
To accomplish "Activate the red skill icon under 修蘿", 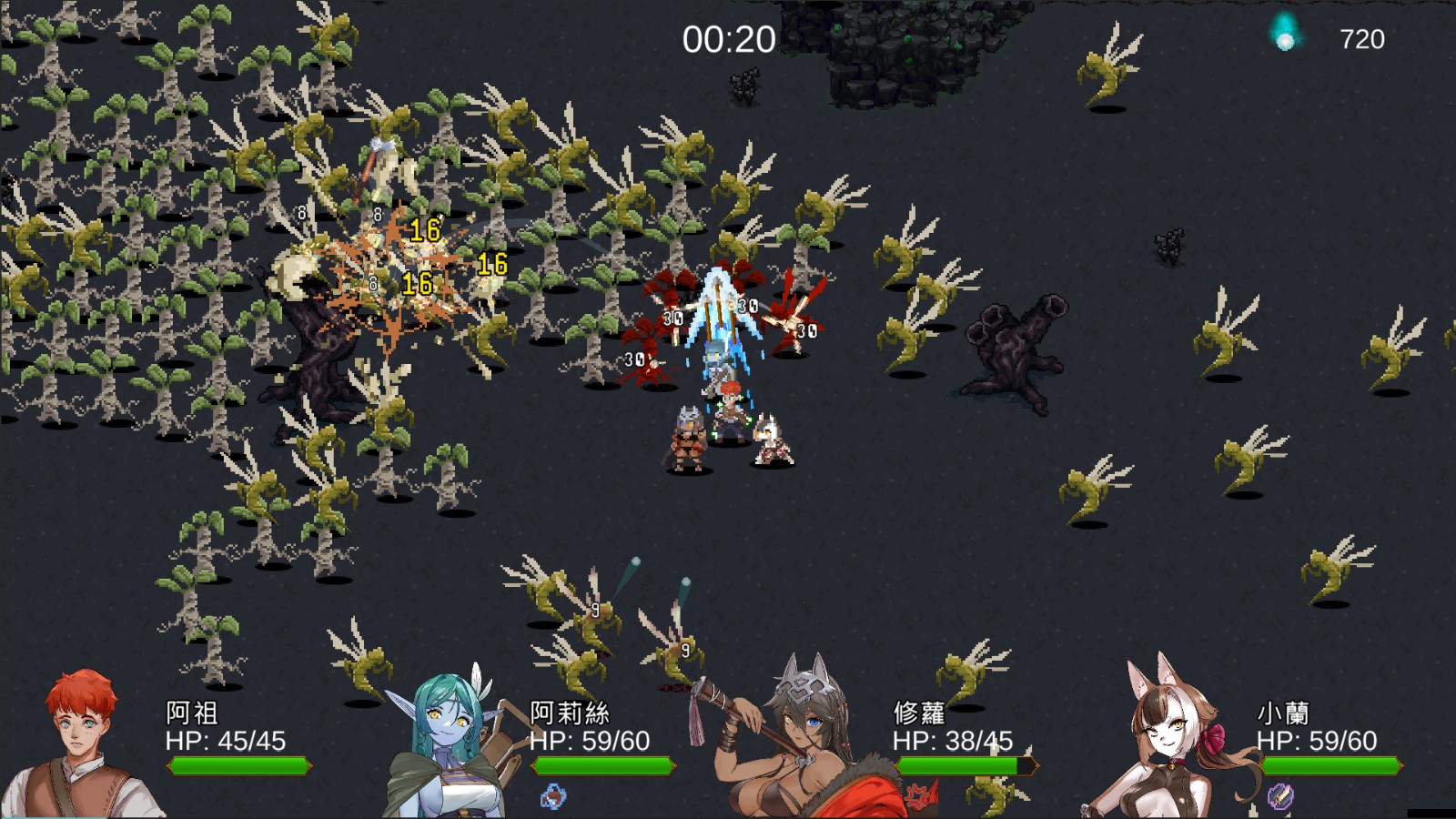I will [x=921, y=797].
